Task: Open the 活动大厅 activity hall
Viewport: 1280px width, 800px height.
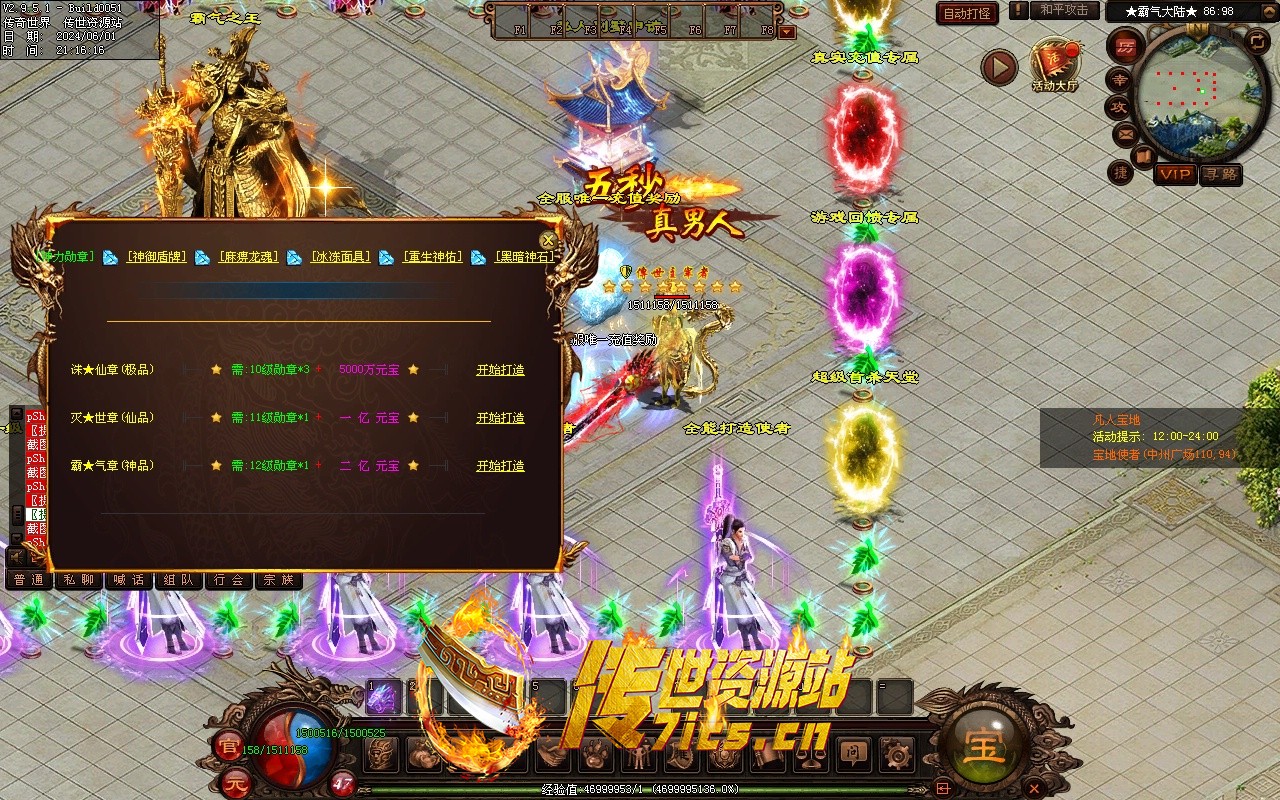Action: tap(1055, 66)
